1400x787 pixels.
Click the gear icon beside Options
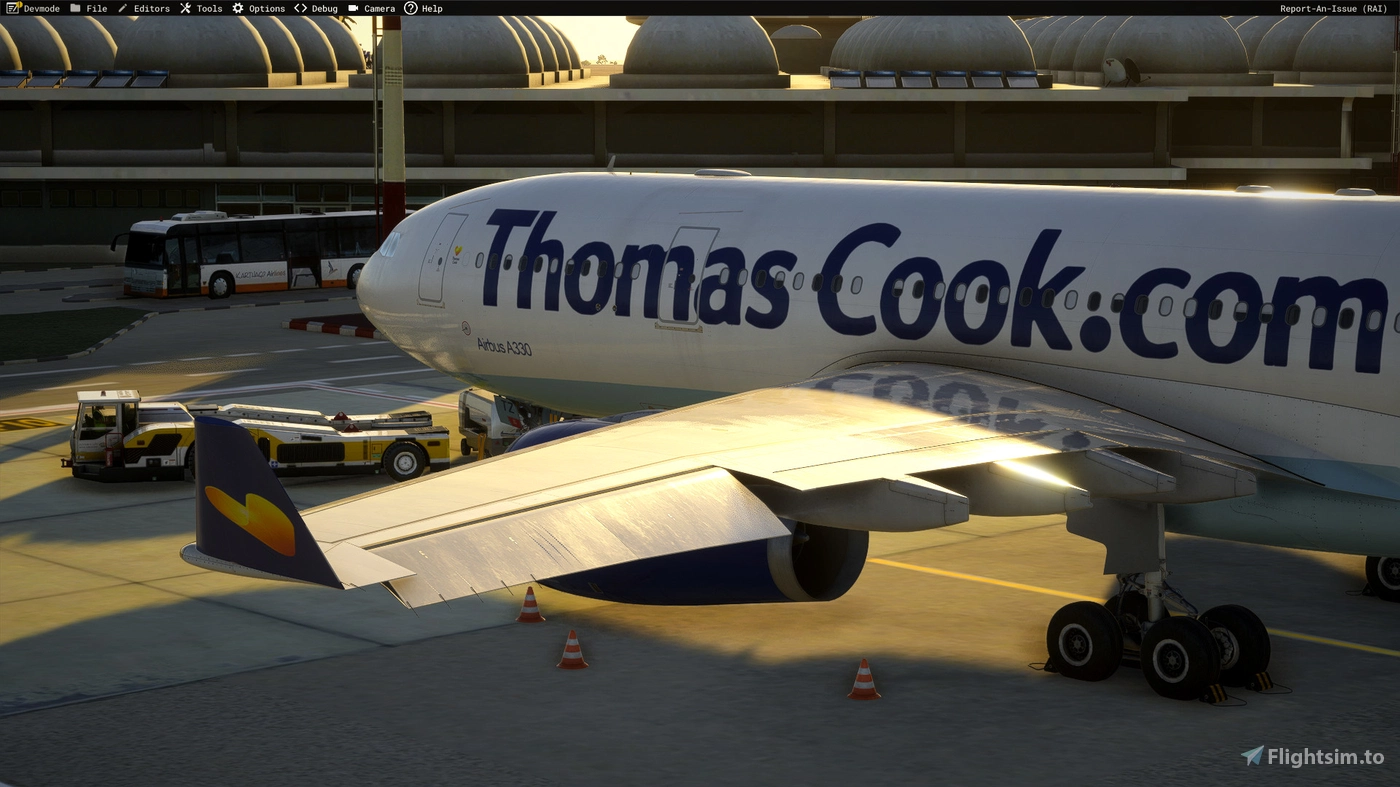point(236,8)
